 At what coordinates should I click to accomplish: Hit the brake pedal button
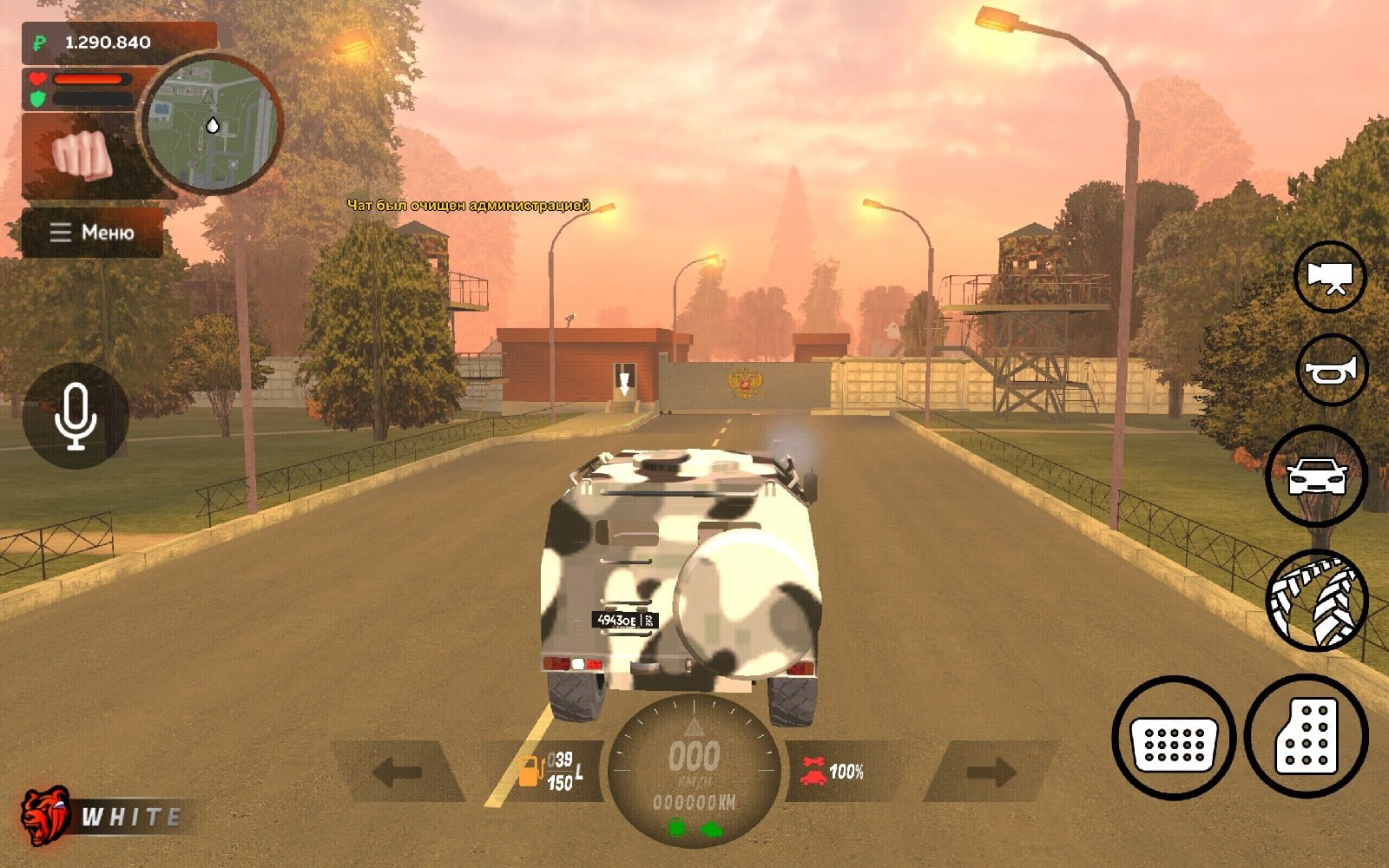tap(1175, 737)
